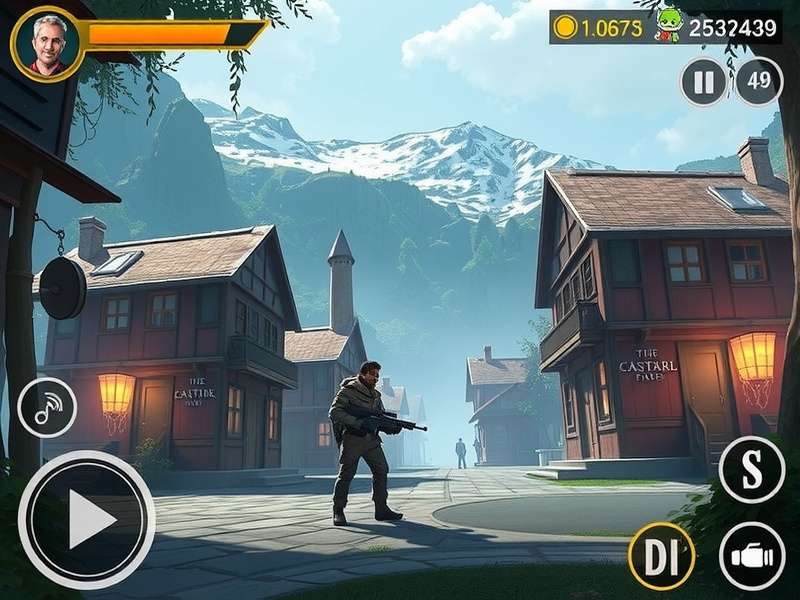Pause the game with the pause button
This screenshot has height=600, width=800.
point(704,82)
